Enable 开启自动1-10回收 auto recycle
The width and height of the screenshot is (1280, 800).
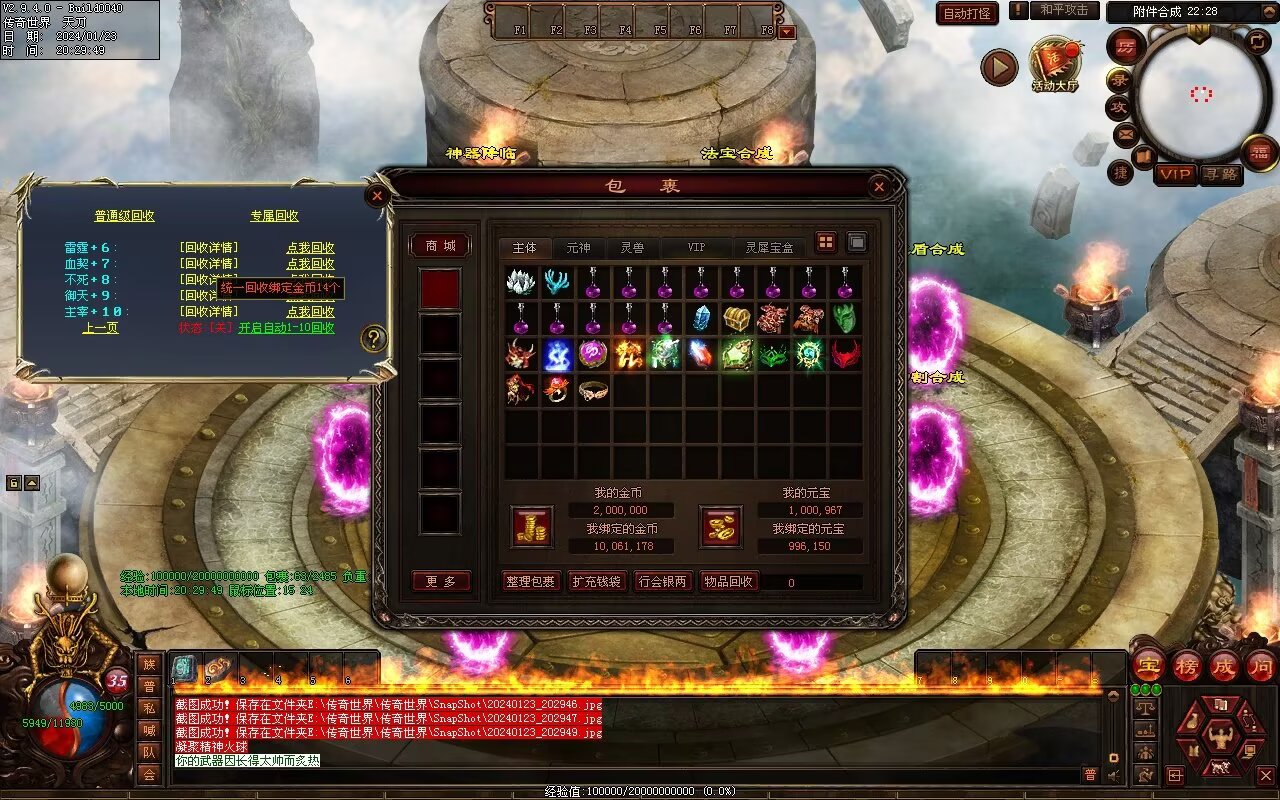[286, 328]
